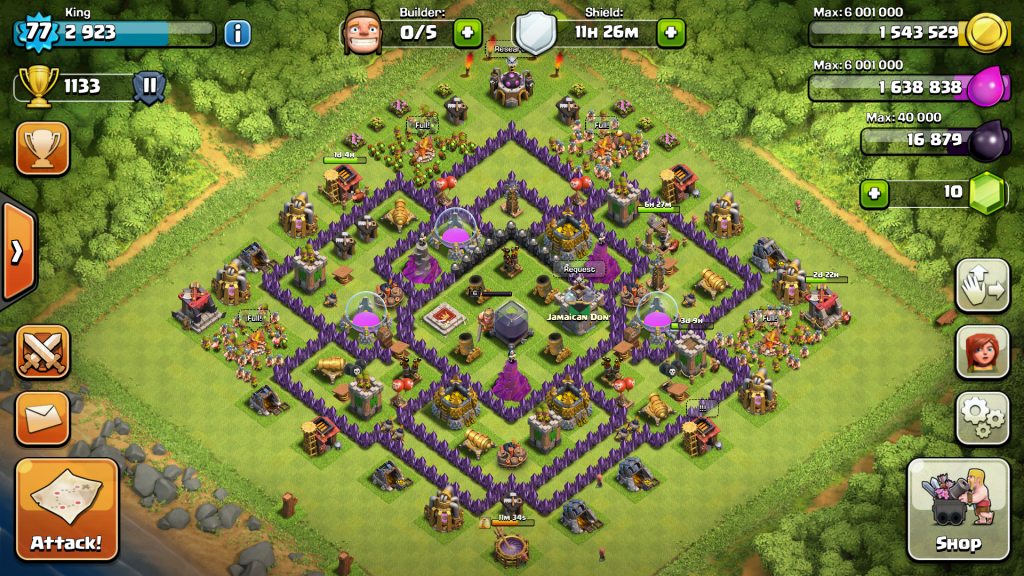Open the settings gears button
Viewport: 1024px width, 576px height.
coord(982,417)
